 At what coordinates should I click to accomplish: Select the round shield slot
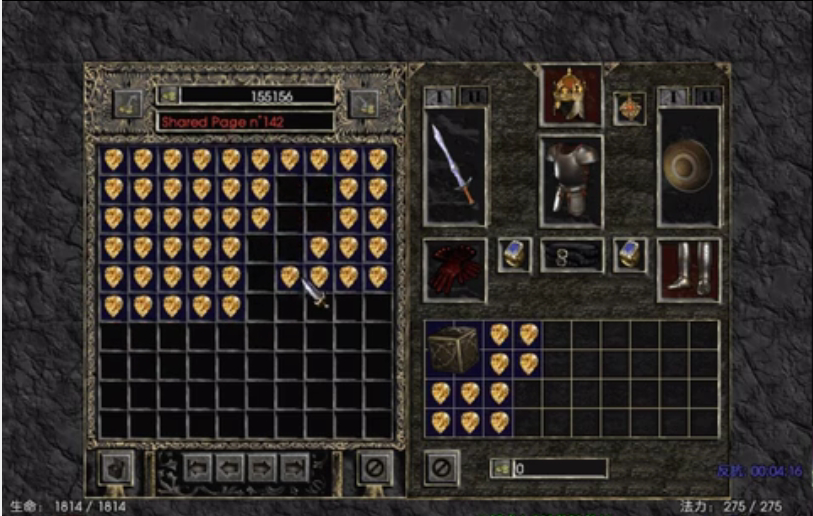[688, 165]
